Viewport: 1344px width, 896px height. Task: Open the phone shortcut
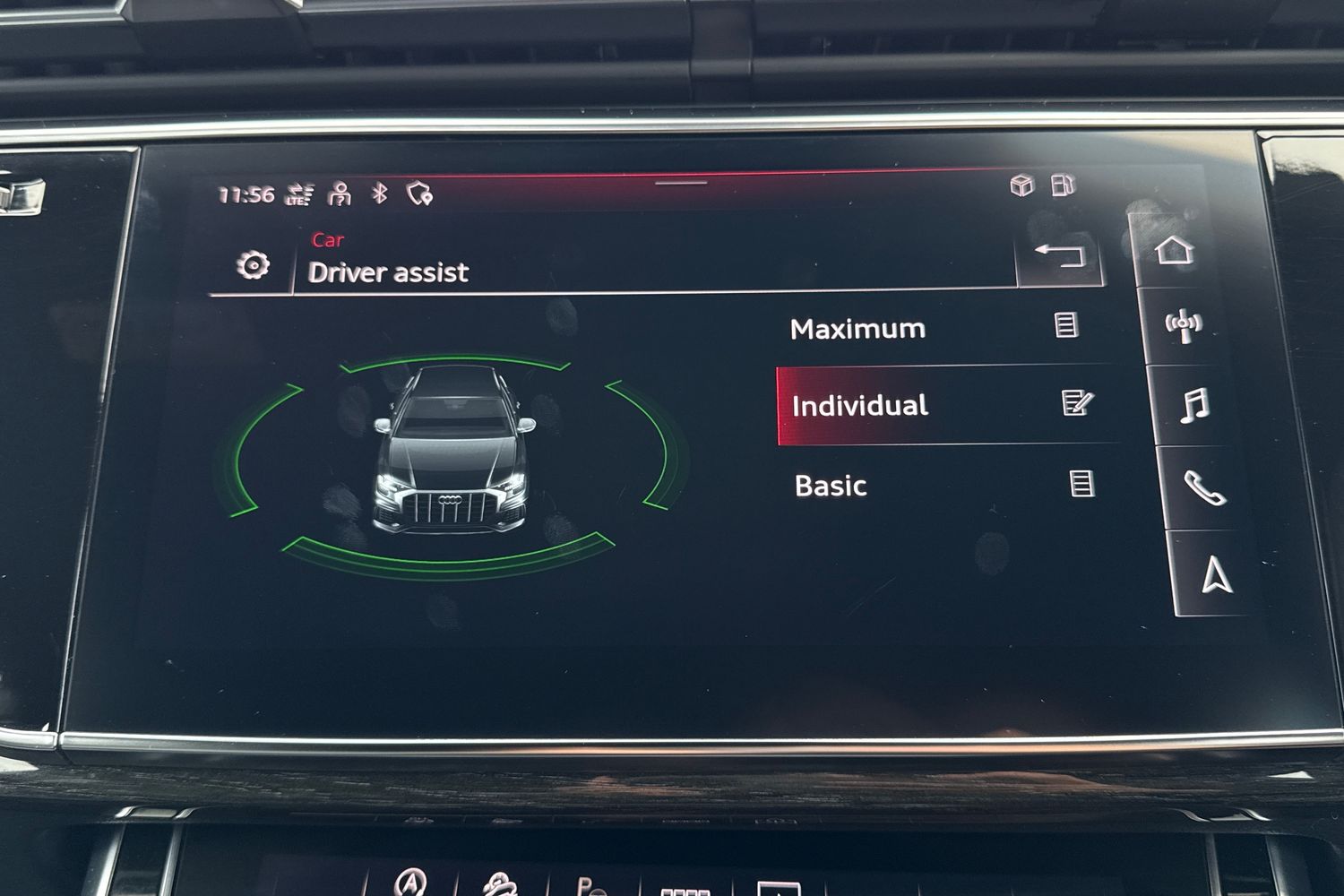tap(1203, 488)
